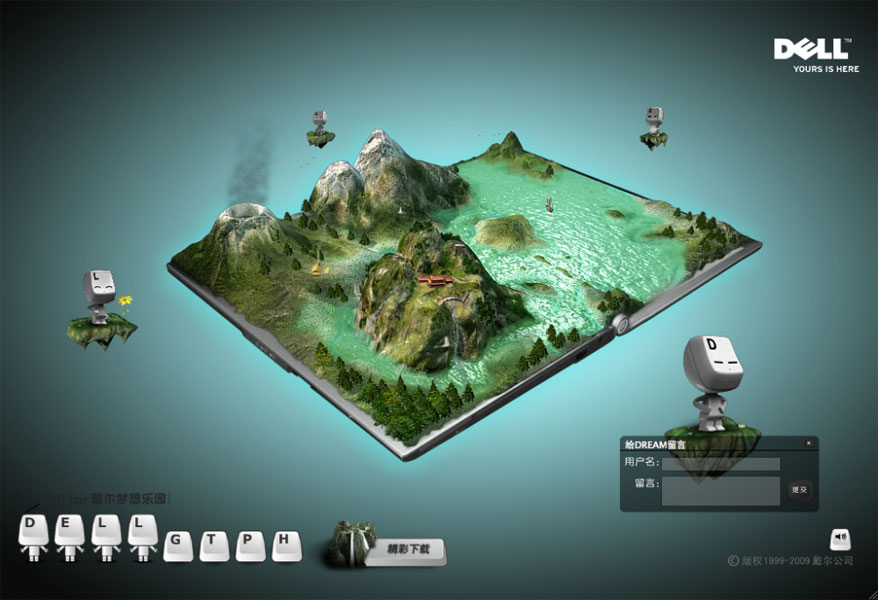This screenshot has width=878, height=600.
Task: Submit the message with 提交
Action: tap(798, 490)
